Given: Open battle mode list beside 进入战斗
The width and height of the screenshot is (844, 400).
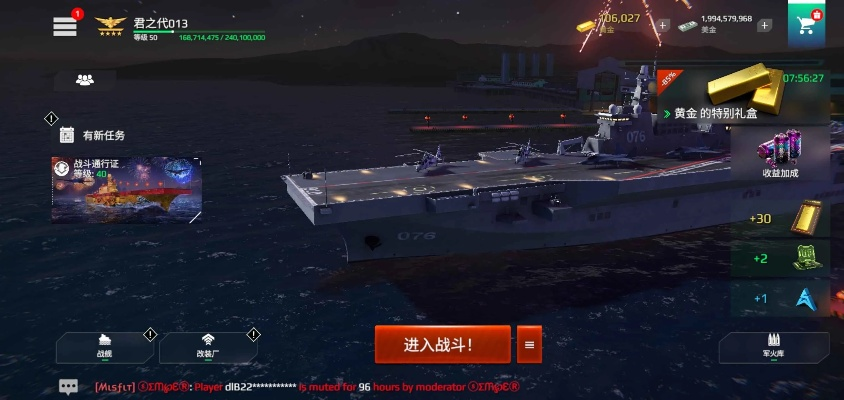Looking at the screenshot, I should coord(529,345).
